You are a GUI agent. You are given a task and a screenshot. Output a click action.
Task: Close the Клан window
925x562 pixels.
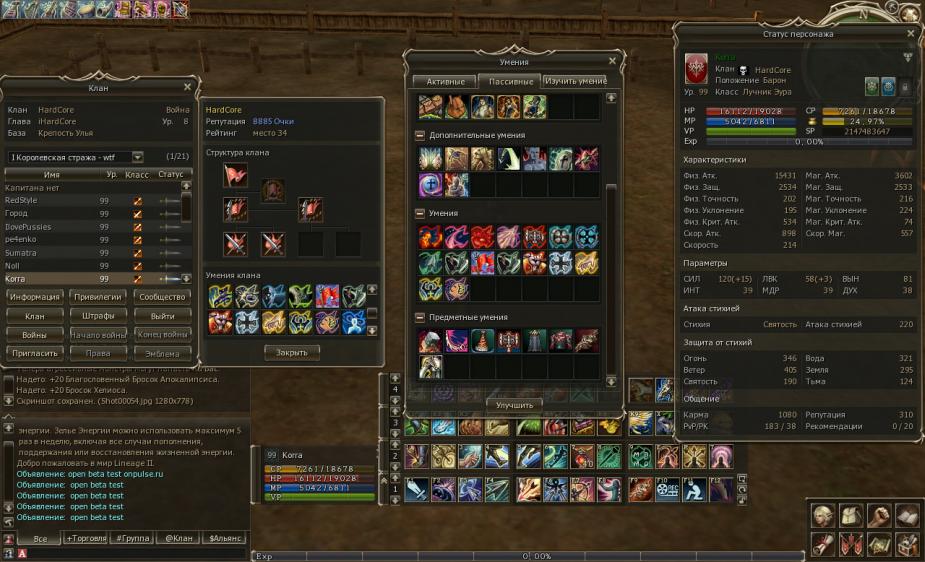tap(187, 87)
